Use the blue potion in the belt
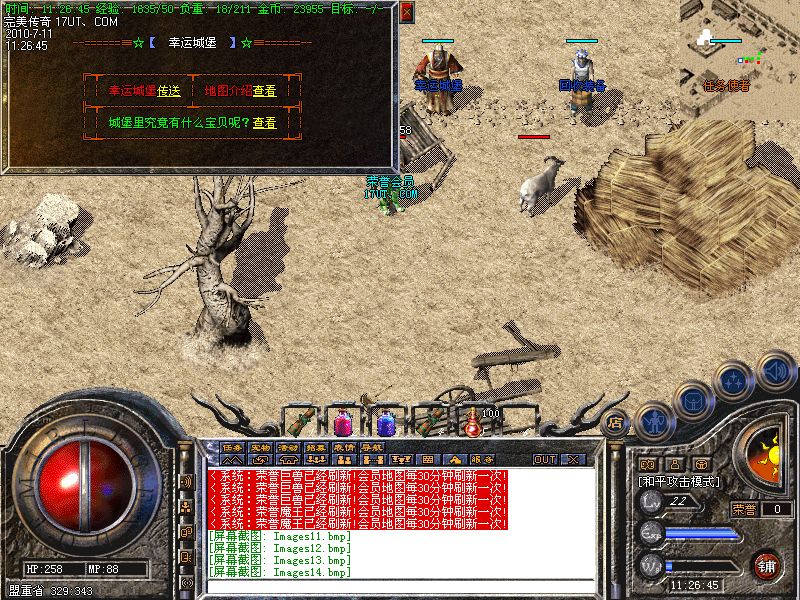 385,422
